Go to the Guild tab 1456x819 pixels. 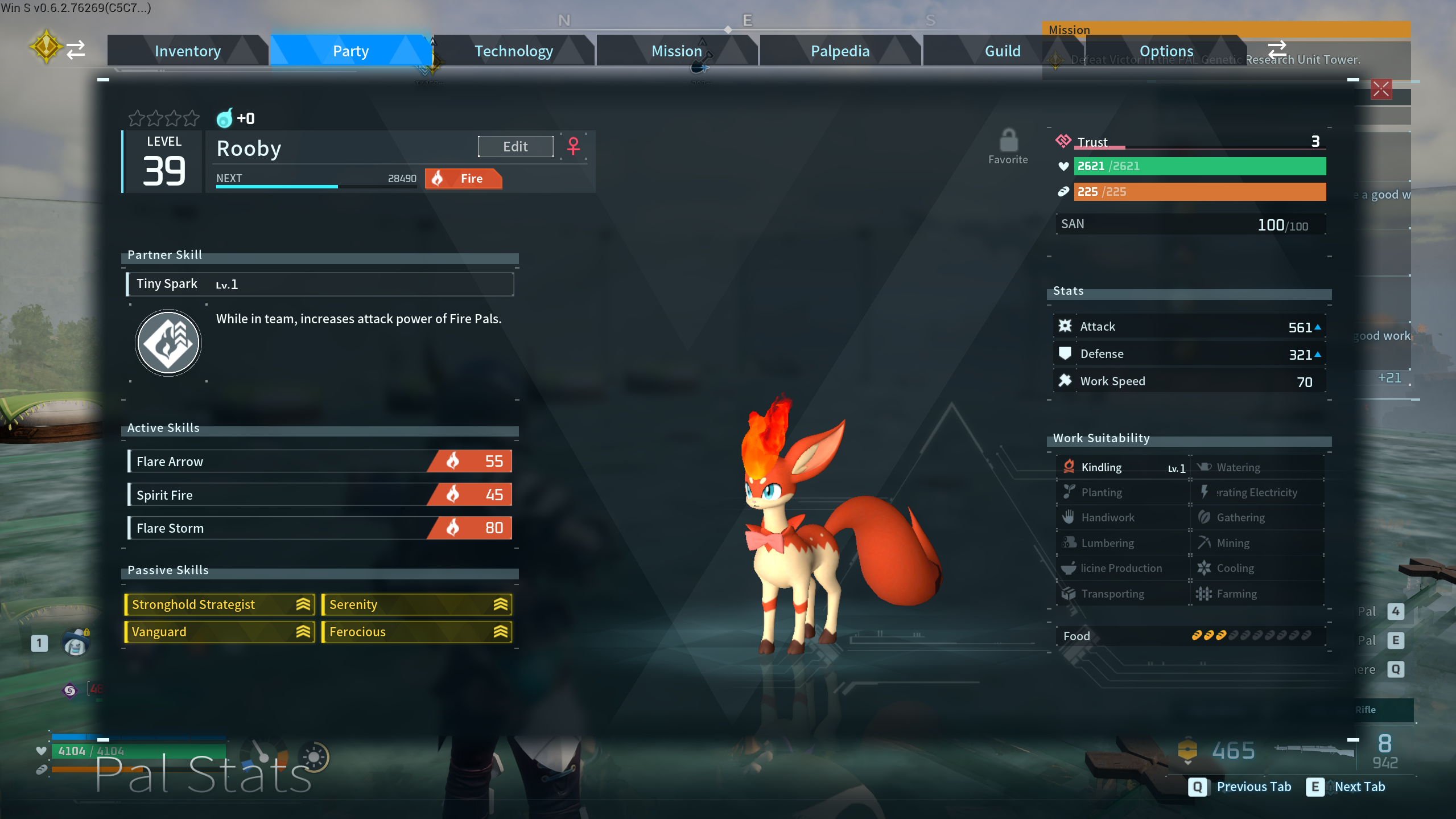(1002, 51)
